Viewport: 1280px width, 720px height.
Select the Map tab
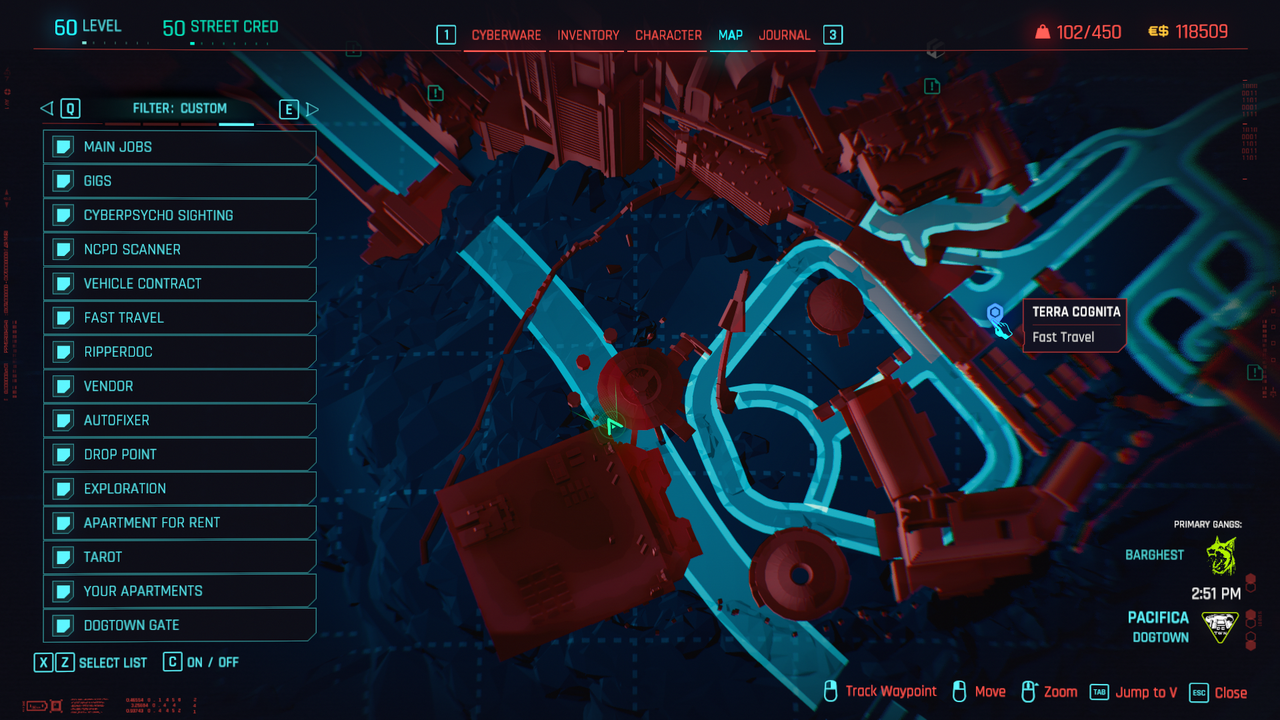(730, 35)
